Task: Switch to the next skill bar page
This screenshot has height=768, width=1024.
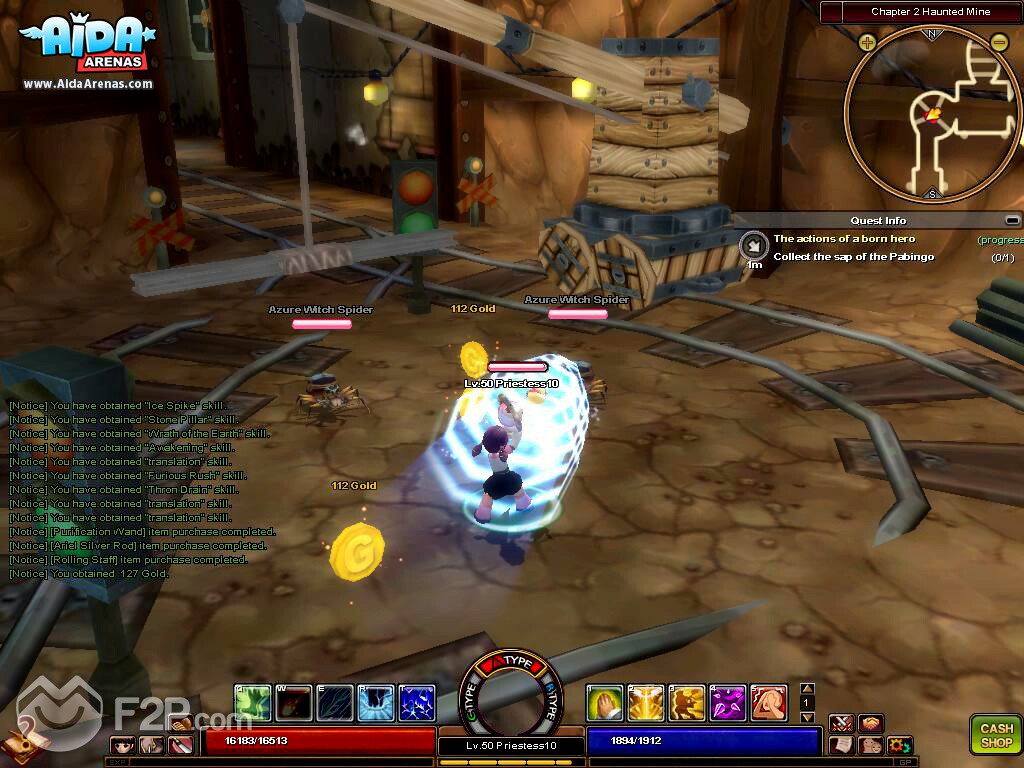Action: (808, 717)
